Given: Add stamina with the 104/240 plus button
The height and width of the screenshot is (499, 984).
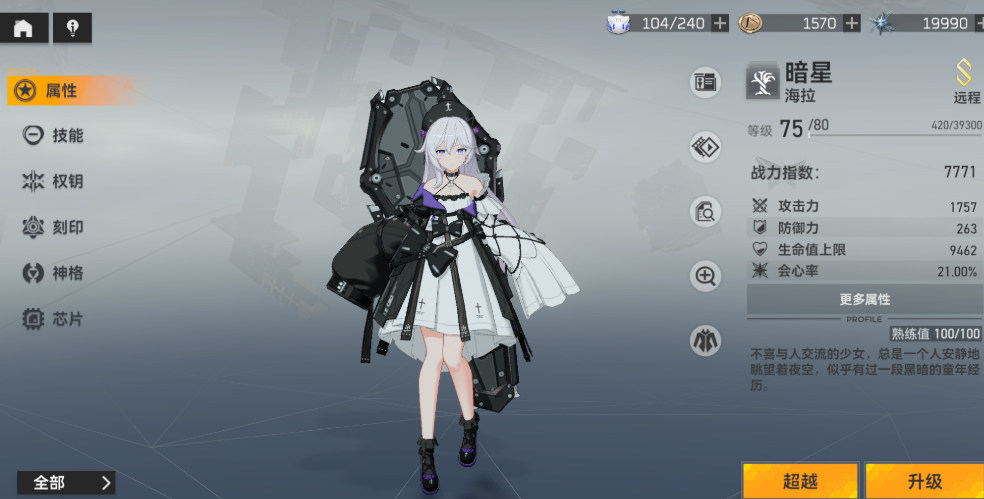Looking at the screenshot, I should click(720, 24).
